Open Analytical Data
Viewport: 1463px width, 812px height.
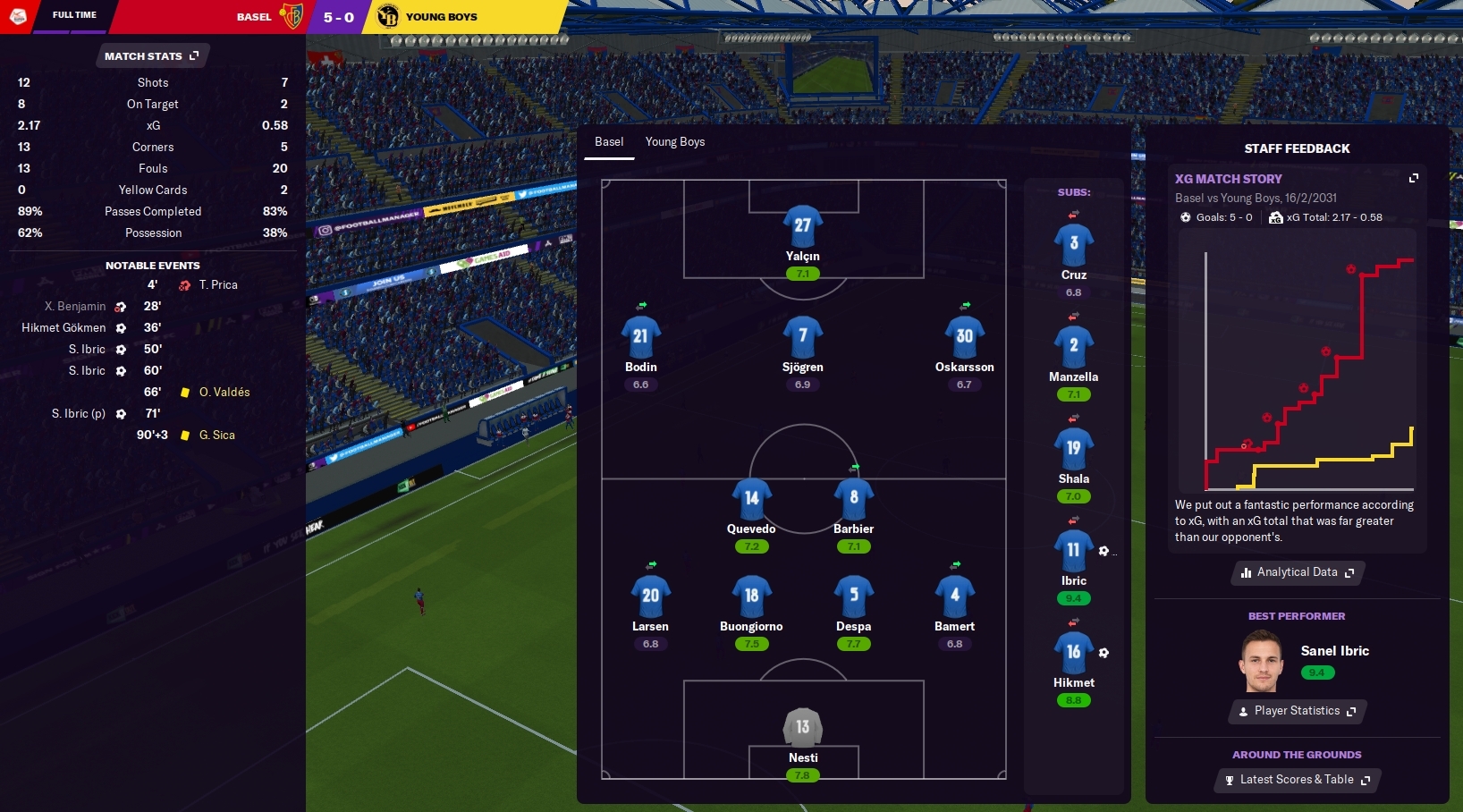click(1298, 572)
